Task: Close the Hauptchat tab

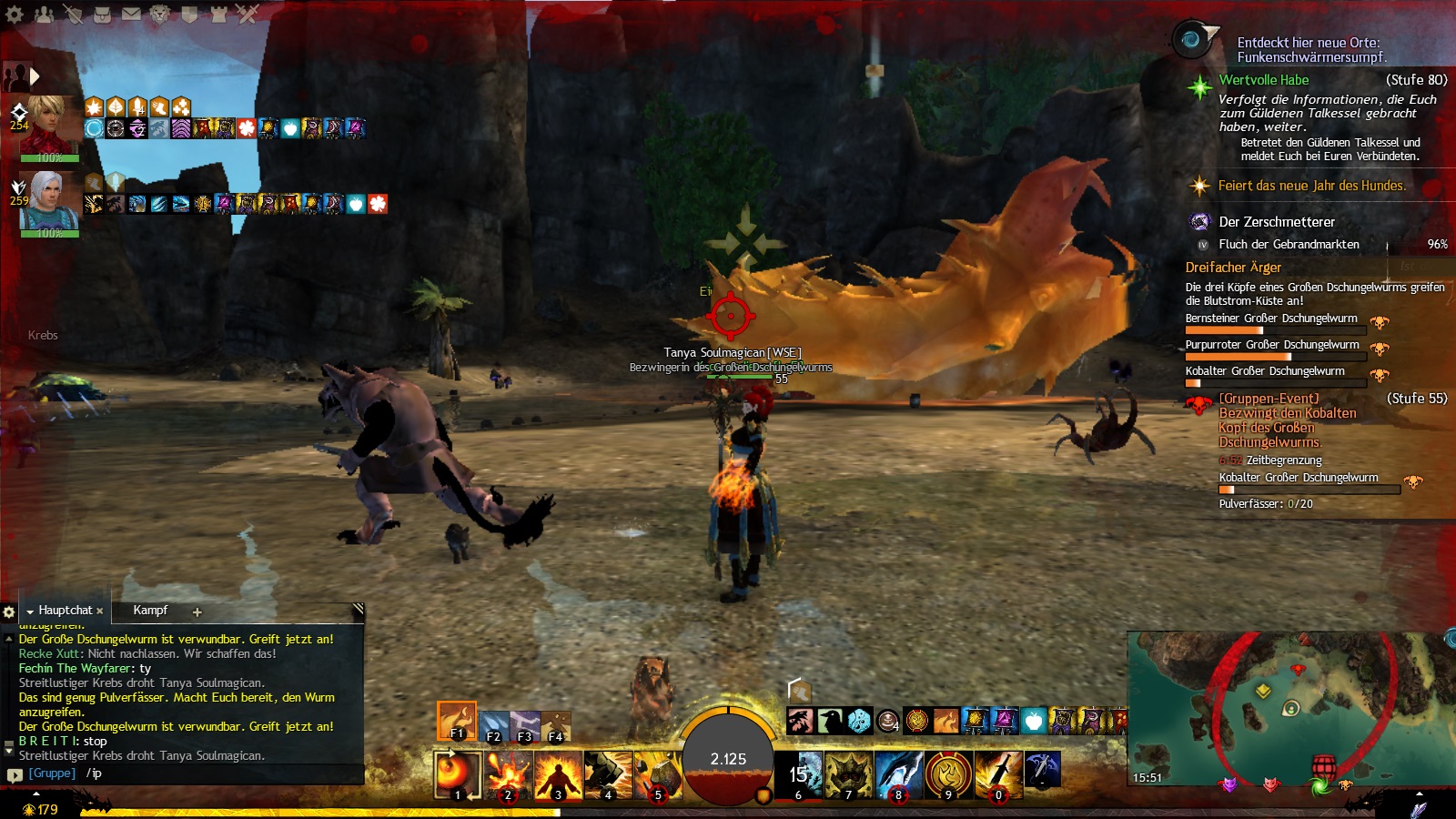Action: [x=99, y=612]
